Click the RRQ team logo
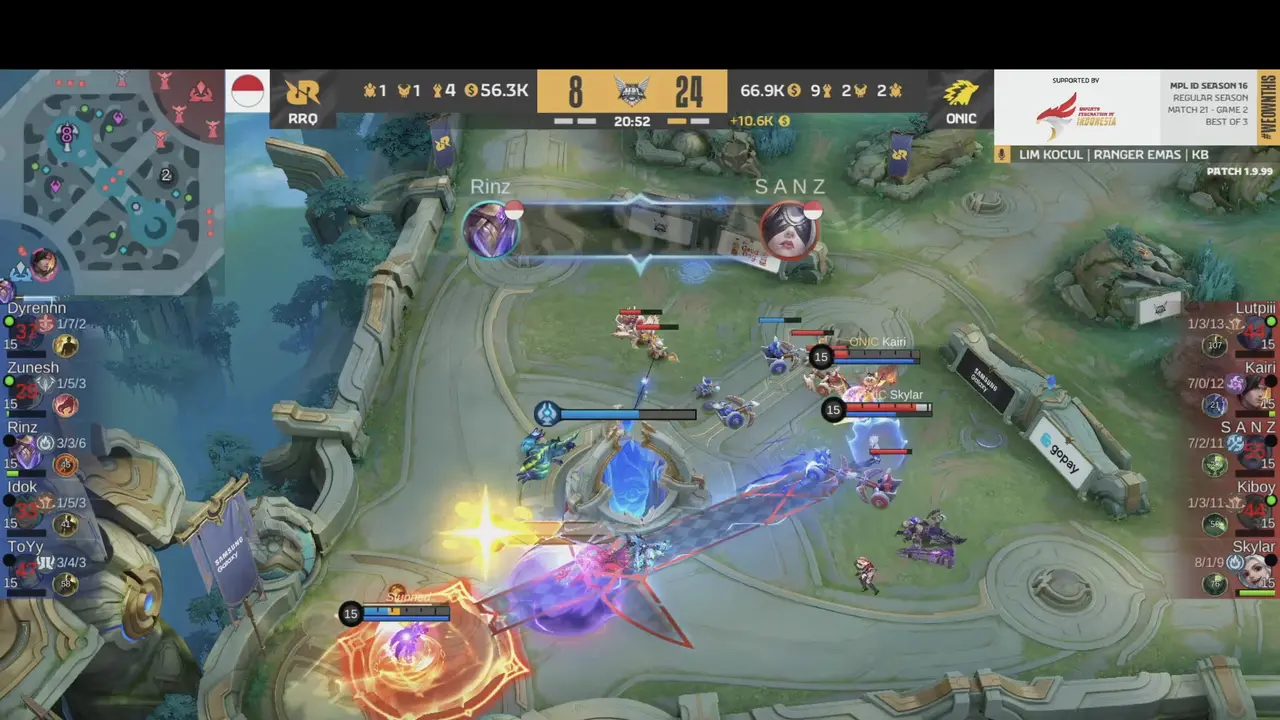 302,90
